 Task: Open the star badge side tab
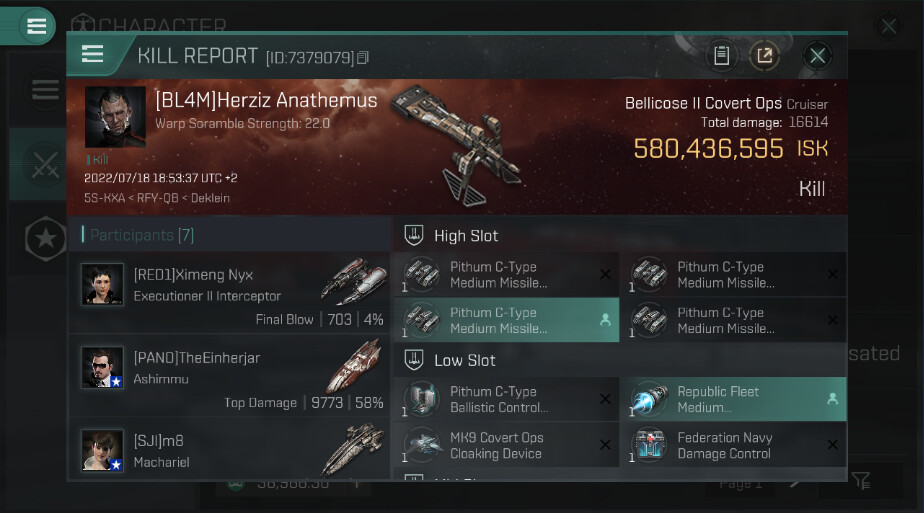(45, 238)
